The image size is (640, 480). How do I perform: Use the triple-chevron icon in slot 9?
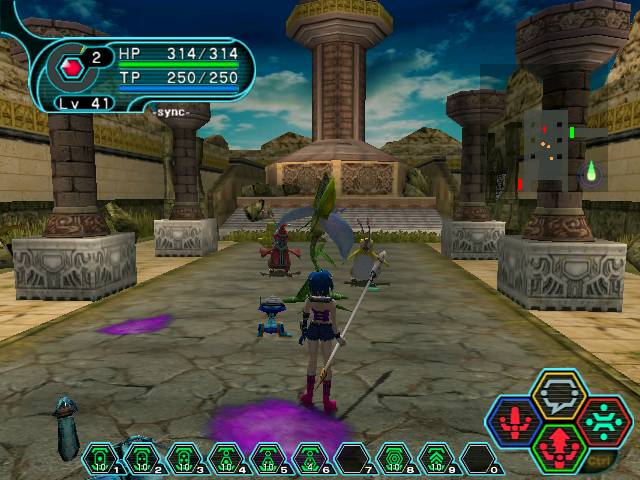point(436,459)
